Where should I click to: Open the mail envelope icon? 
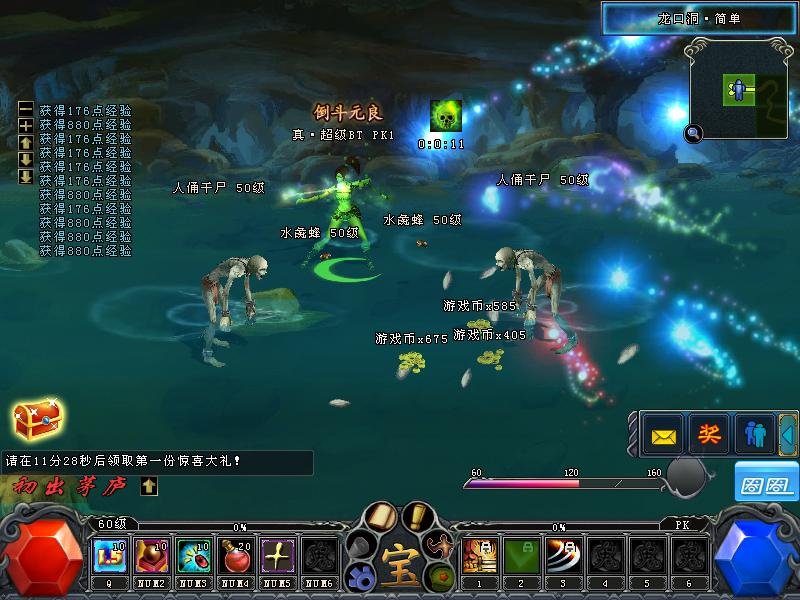point(664,436)
